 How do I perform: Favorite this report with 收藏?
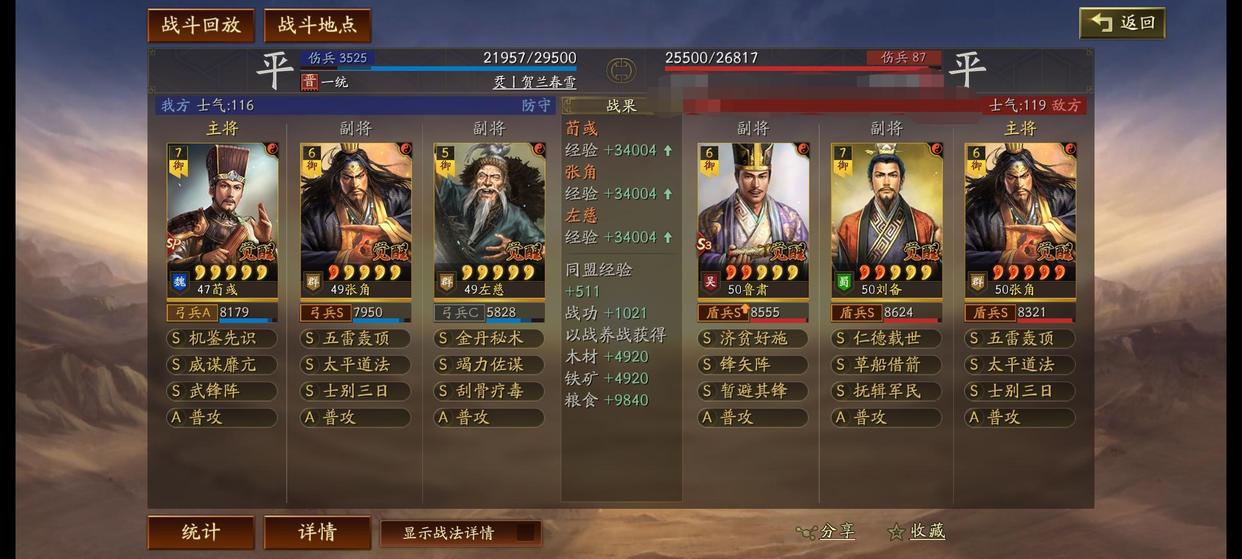tap(917, 532)
